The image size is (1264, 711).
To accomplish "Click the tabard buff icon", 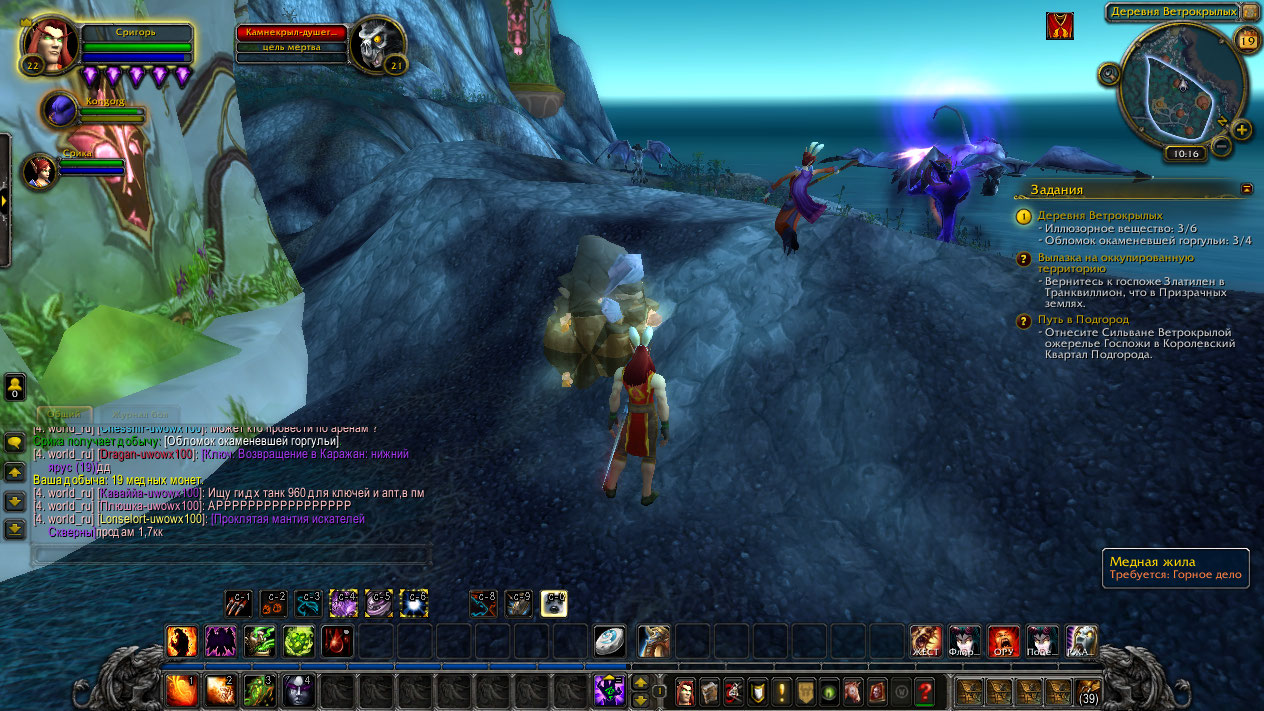I will coord(1060,26).
